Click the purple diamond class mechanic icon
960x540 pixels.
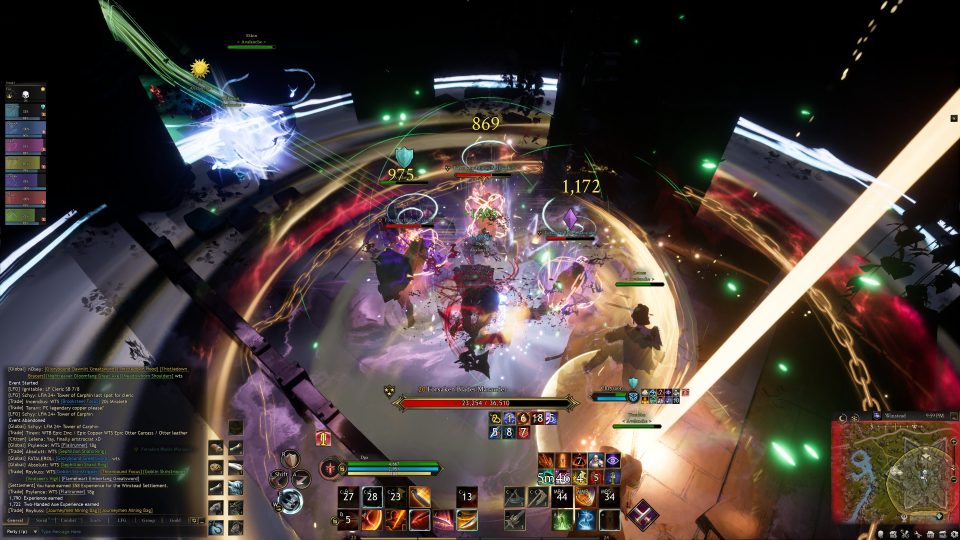641,513
